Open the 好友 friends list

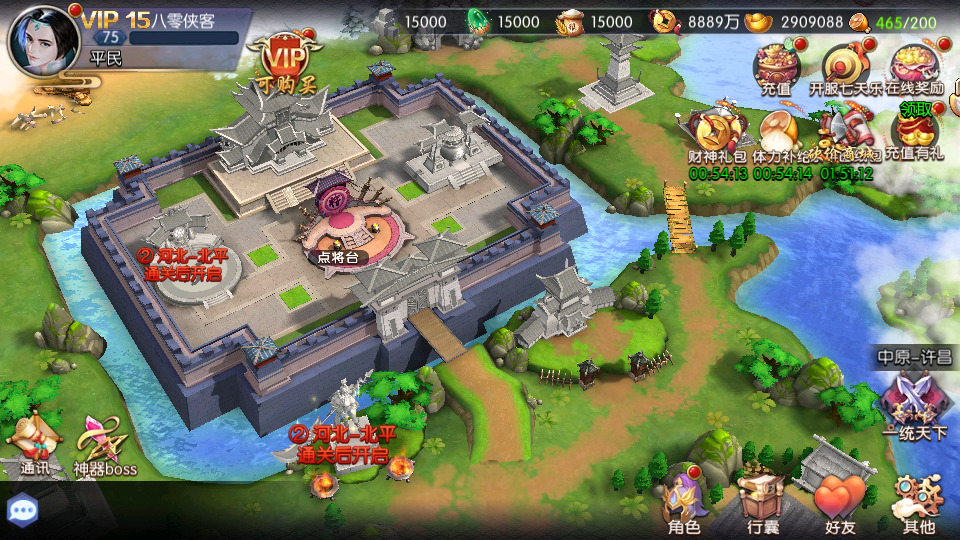coord(838,502)
